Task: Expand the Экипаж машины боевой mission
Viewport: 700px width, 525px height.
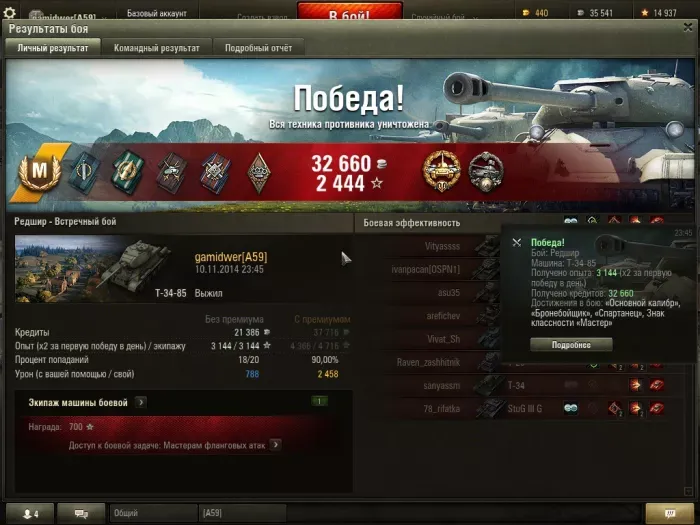Action: tap(140, 402)
